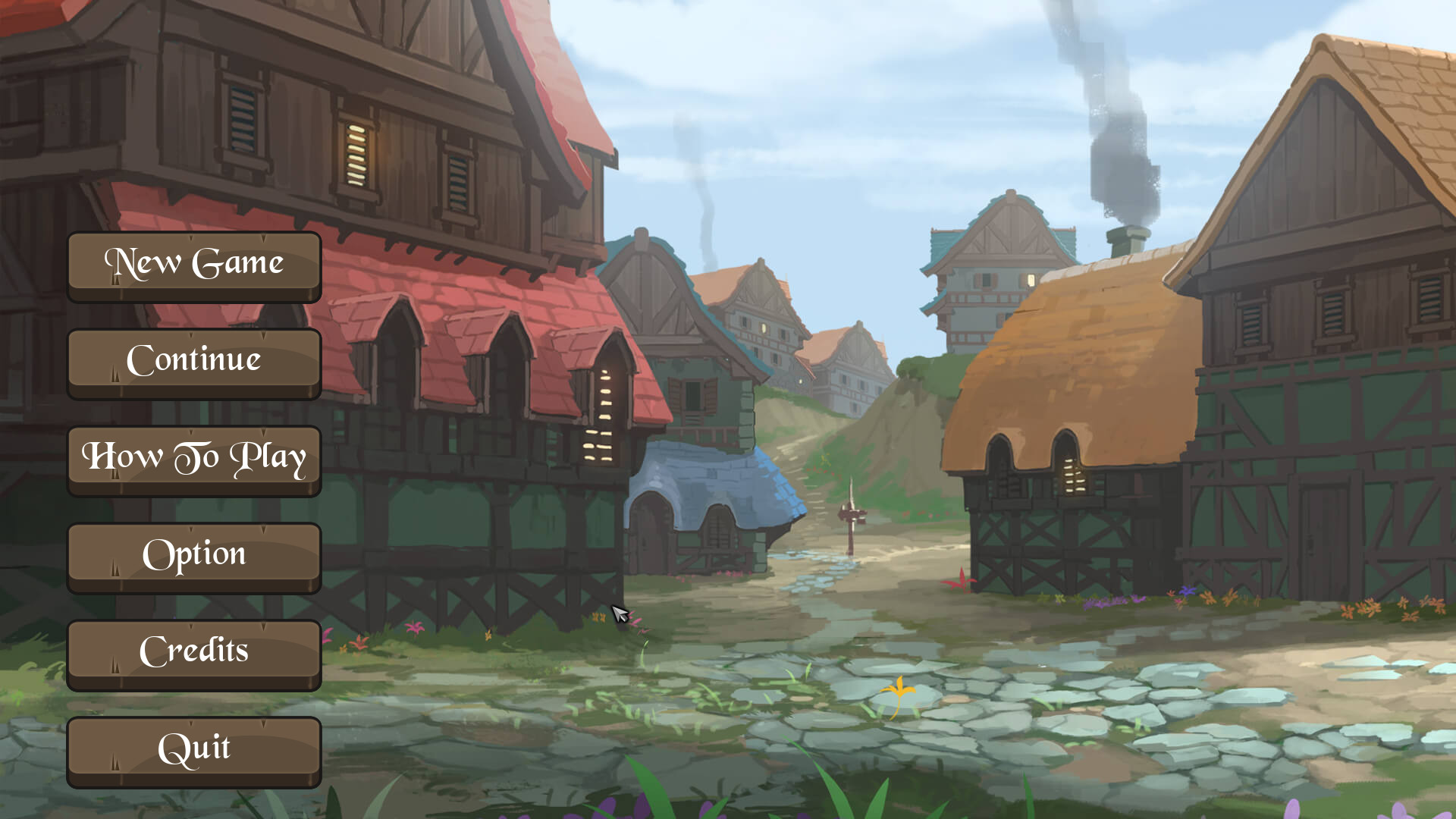This screenshot has height=819, width=1456.
Task: Select Quit at the bottom of the menu
Action: 193,748
